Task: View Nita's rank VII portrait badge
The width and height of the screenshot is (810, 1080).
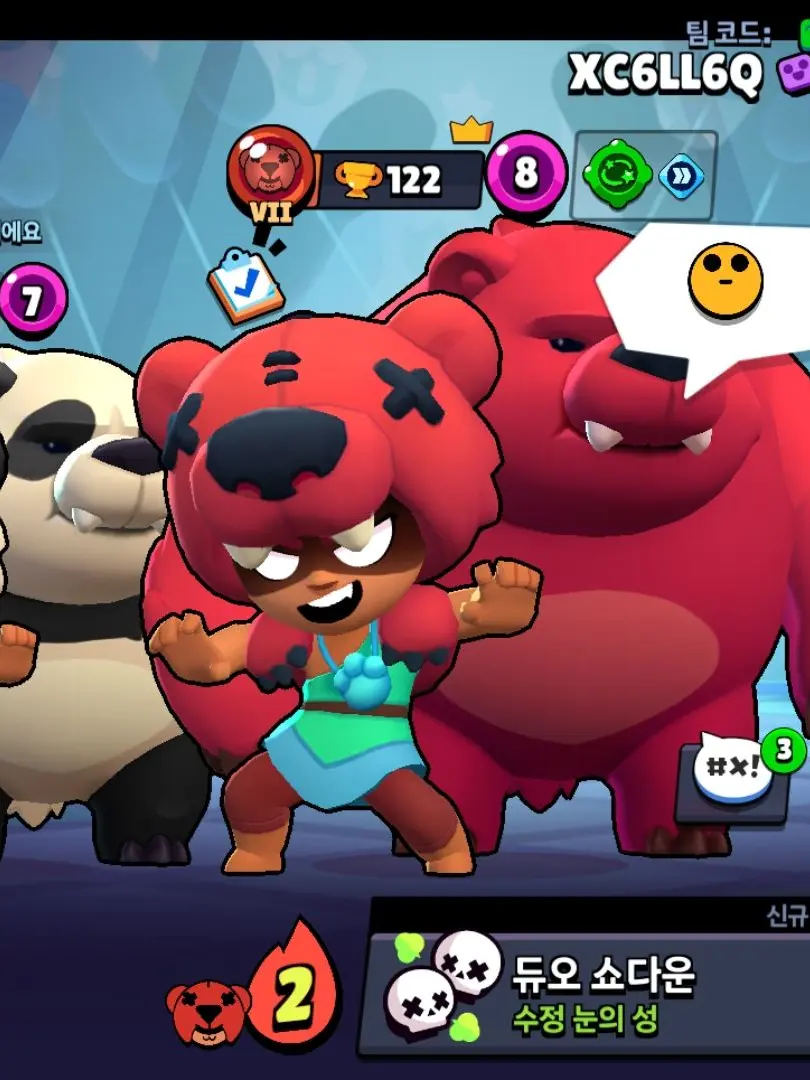Action: [269, 168]
